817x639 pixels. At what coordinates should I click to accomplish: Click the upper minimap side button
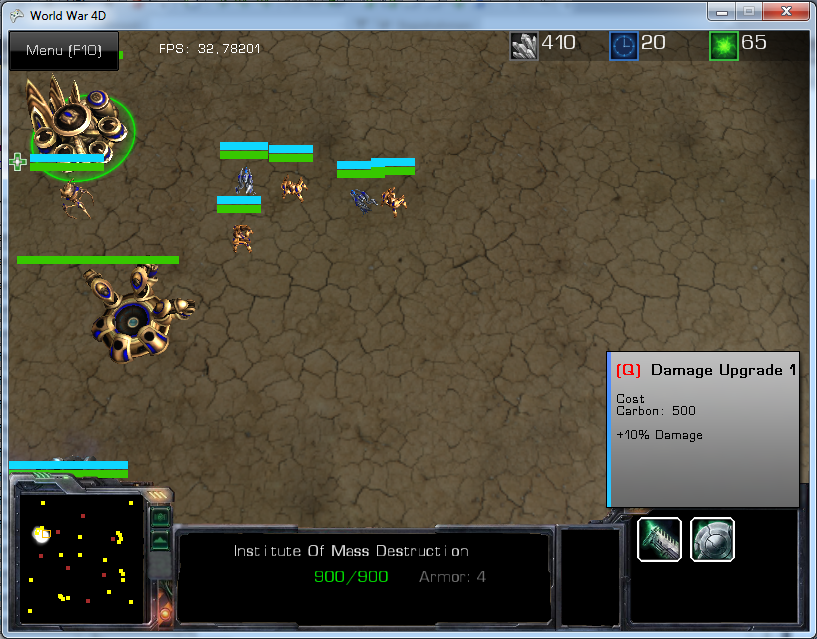tap(160, 518)
